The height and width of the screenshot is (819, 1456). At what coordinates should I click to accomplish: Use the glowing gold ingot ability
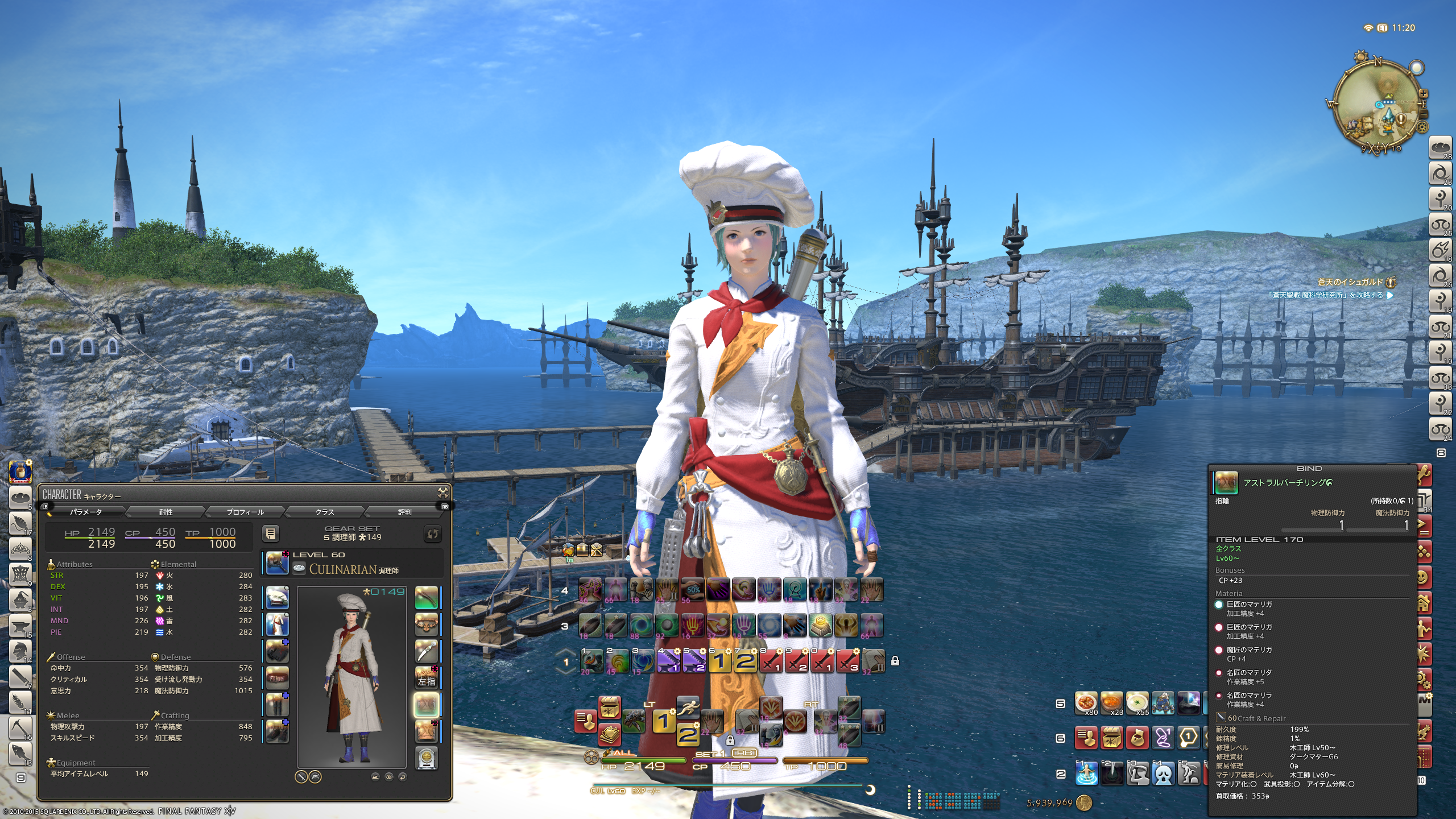[820, 626]
